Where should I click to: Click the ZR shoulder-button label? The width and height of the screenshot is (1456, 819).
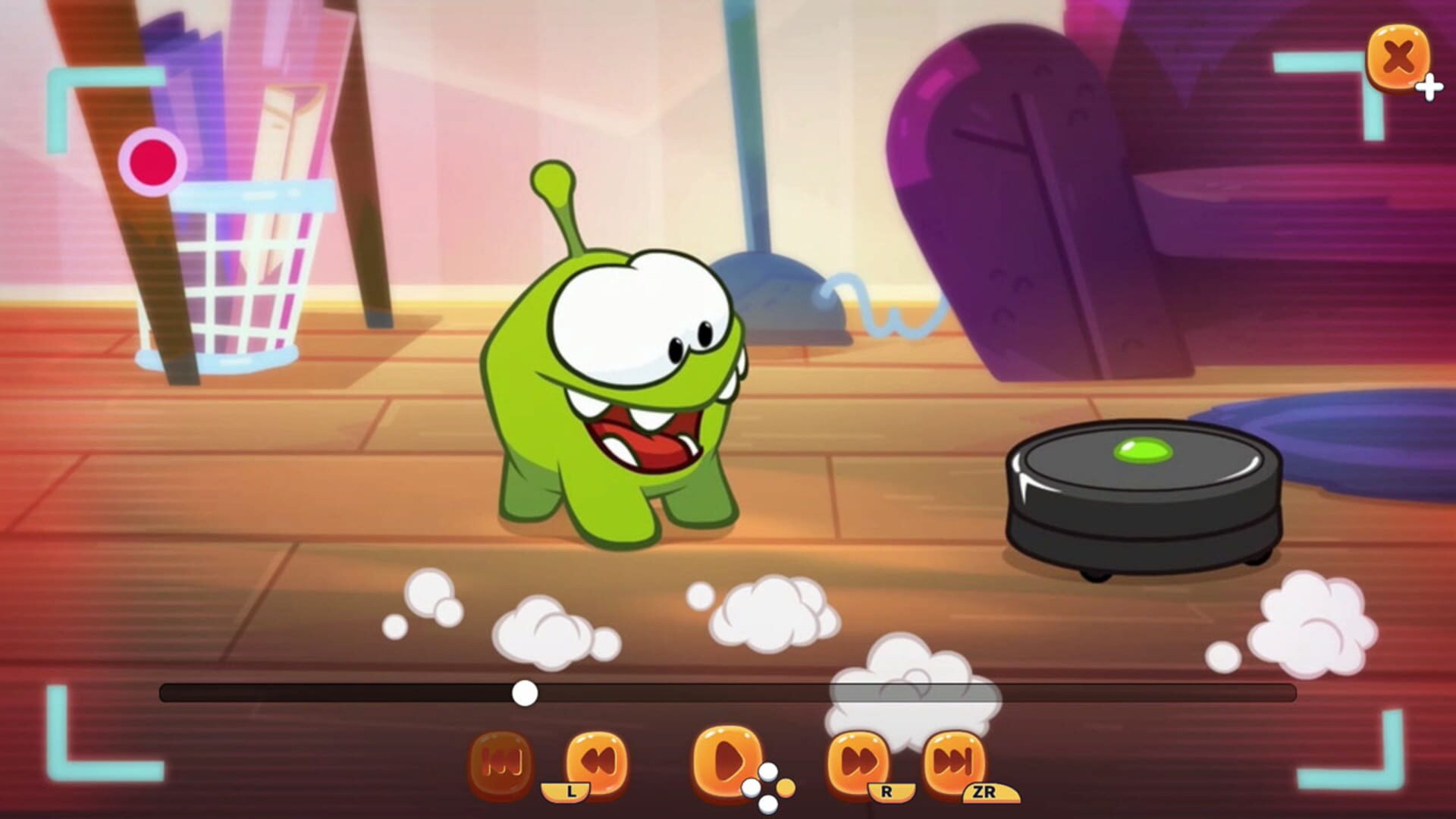989,791
